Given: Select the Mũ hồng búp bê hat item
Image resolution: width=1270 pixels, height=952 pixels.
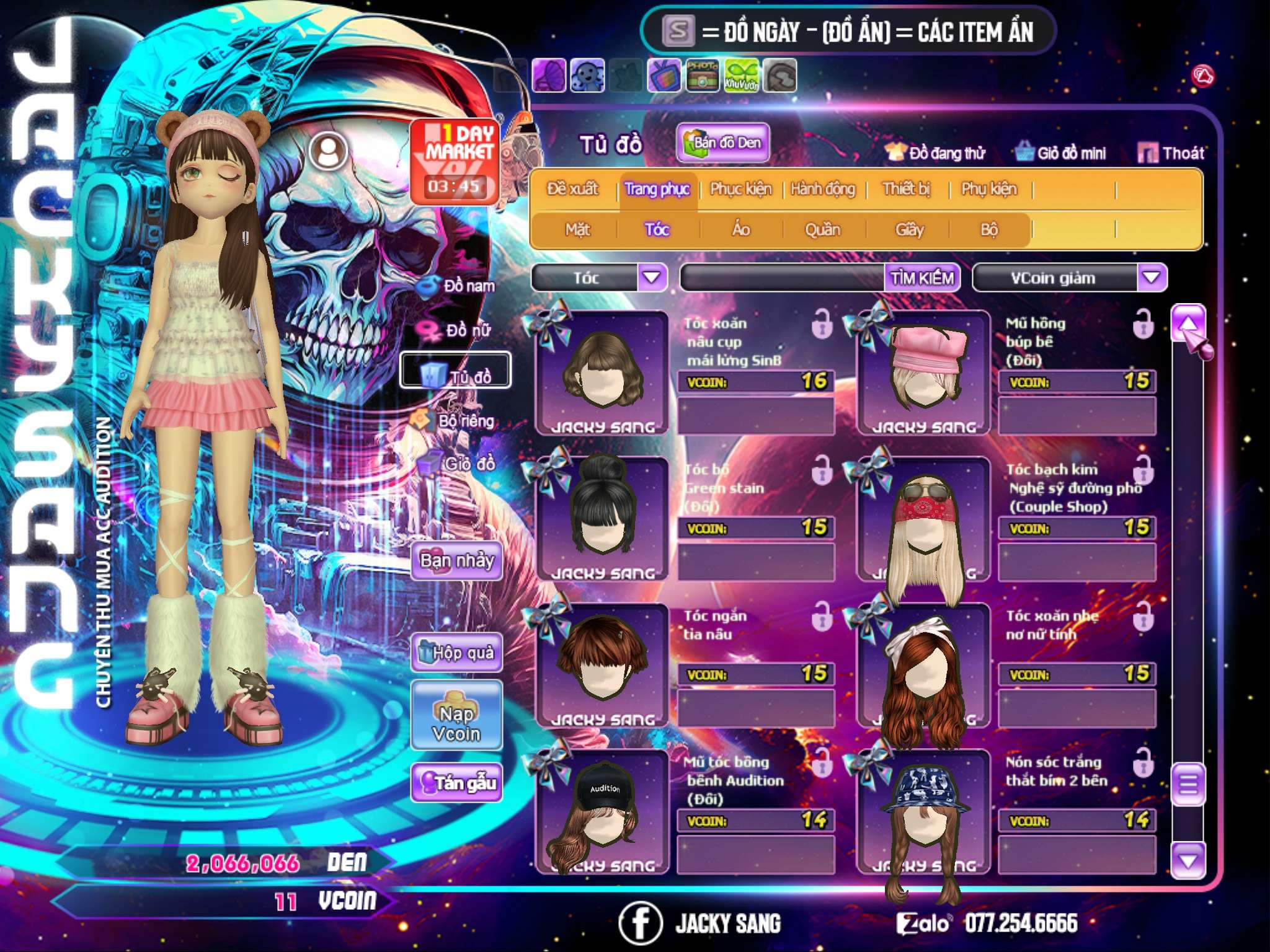Looking at the screenshot, I should 924,373.
